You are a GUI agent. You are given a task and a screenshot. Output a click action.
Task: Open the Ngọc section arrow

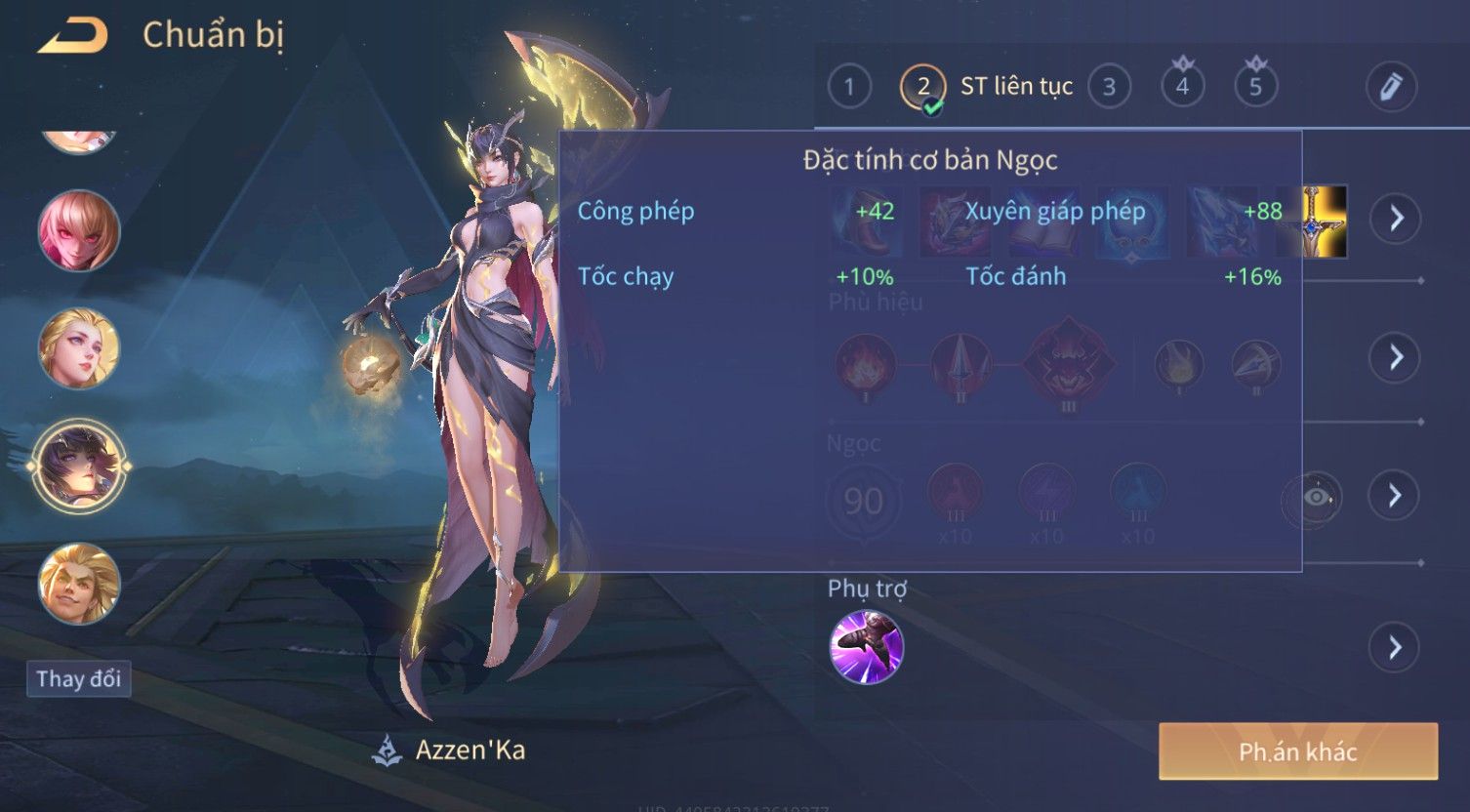click(1396, 496)
